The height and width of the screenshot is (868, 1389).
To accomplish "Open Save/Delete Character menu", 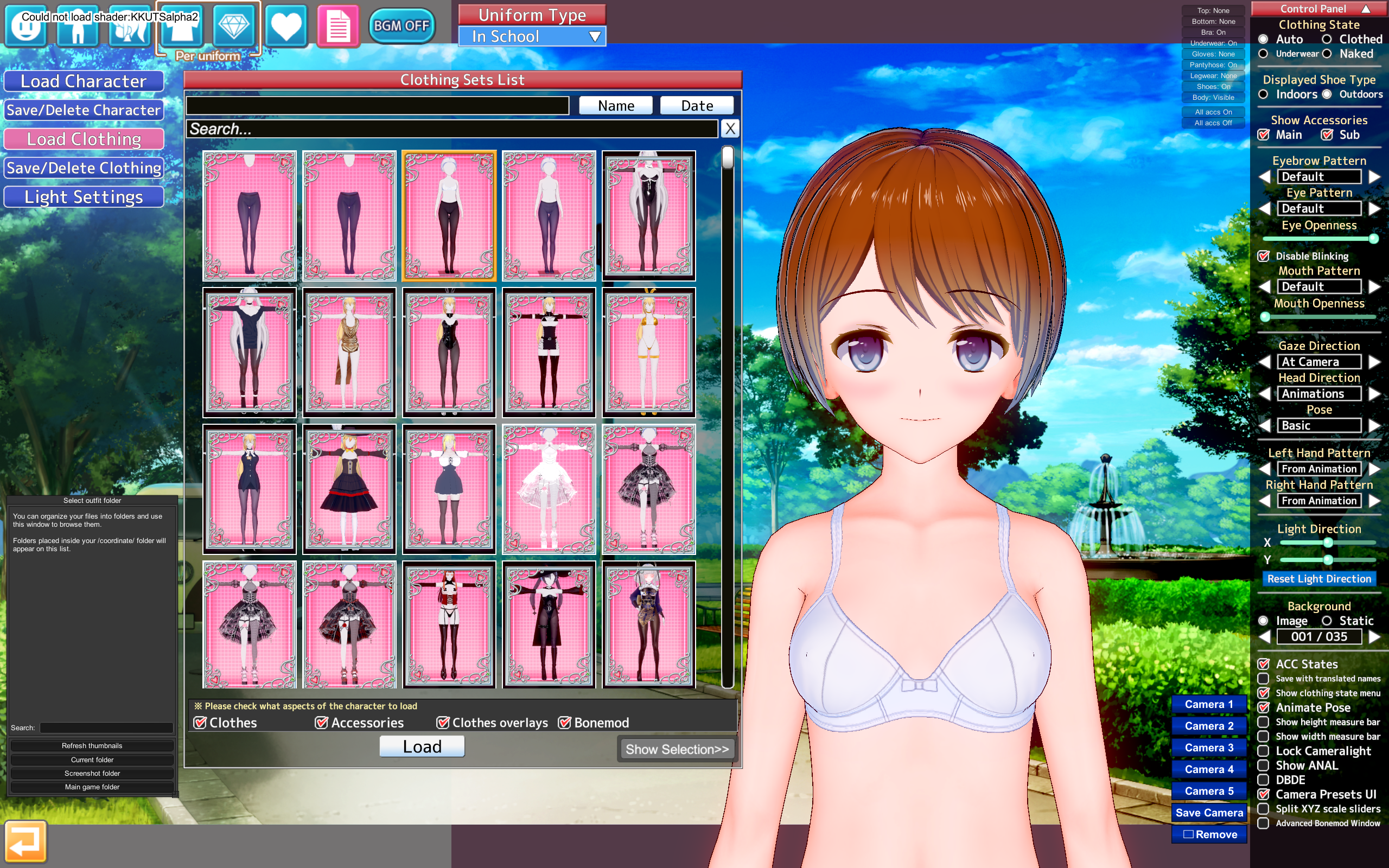I will pyautogui.click(x=84, y=110).
